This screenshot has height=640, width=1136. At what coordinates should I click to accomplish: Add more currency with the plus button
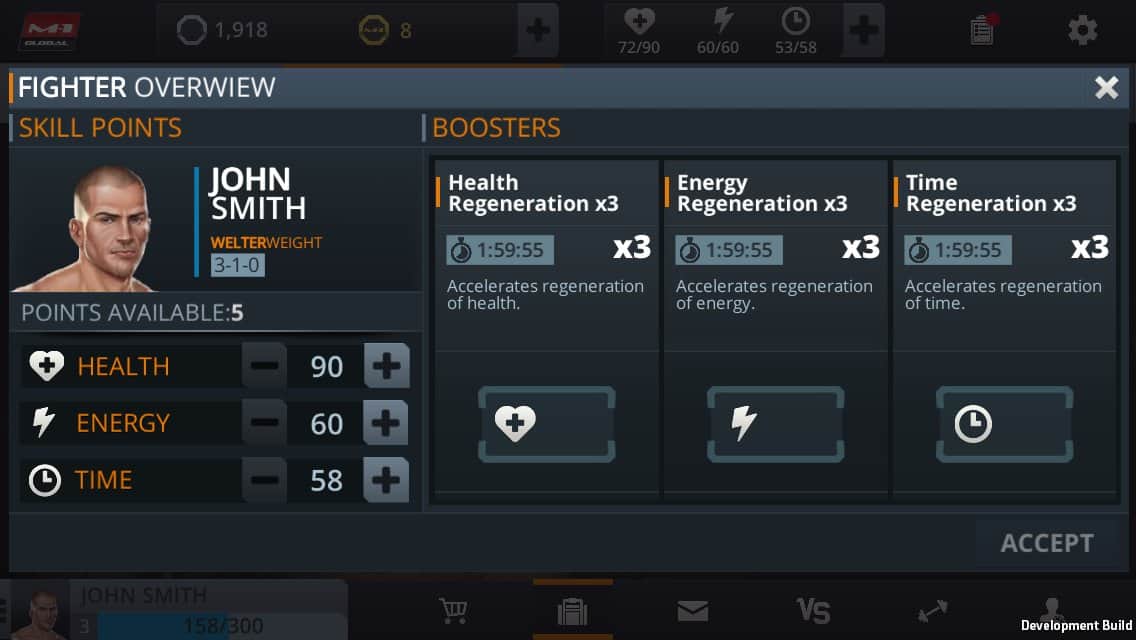tap(538, 30)
